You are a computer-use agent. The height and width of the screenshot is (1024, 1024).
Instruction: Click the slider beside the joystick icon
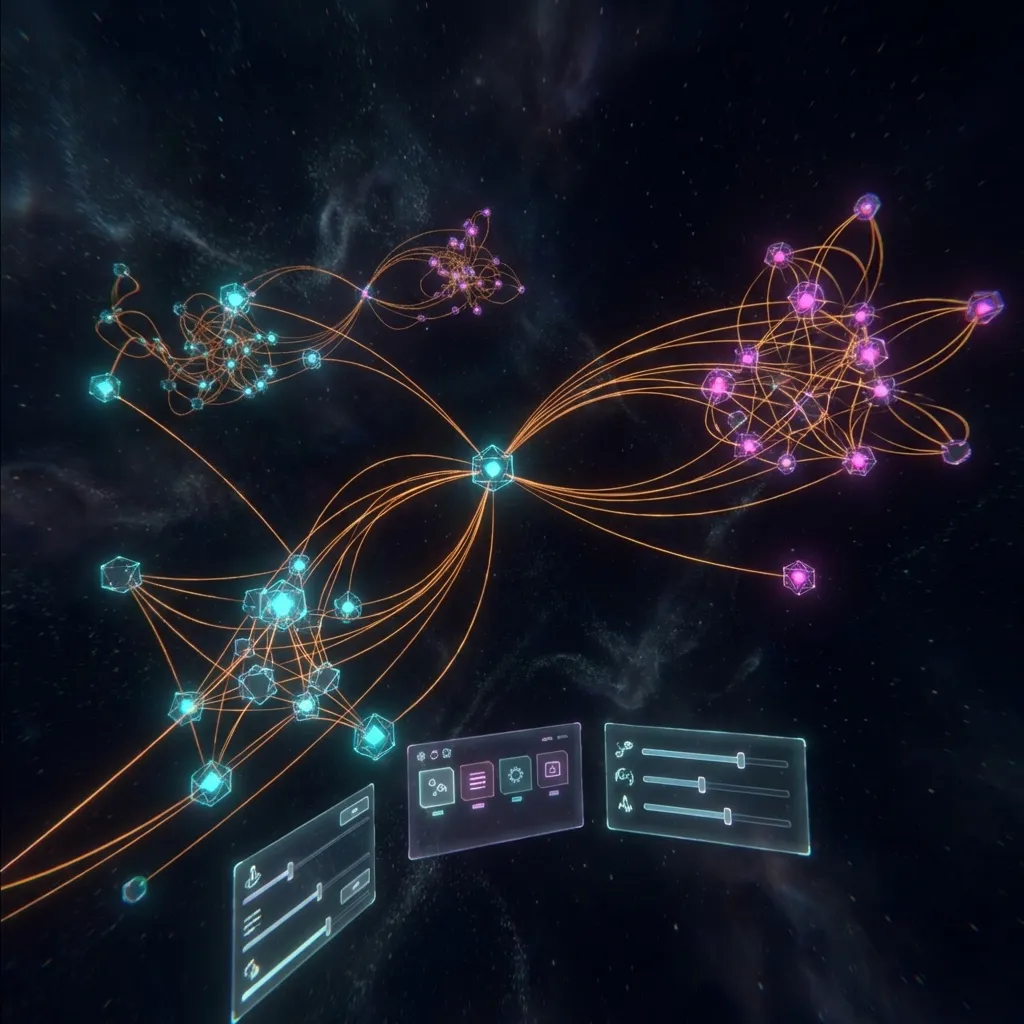(x=292, y=874)
